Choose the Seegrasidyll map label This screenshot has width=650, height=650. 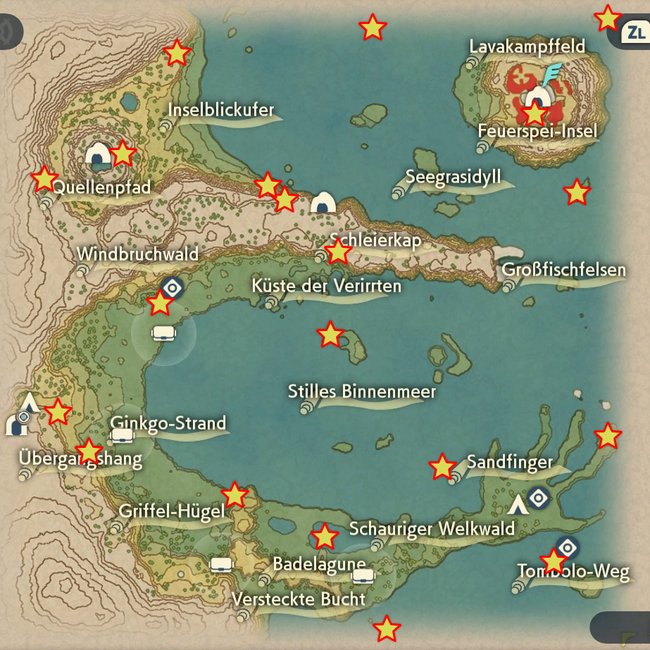(x=453, y=178)
